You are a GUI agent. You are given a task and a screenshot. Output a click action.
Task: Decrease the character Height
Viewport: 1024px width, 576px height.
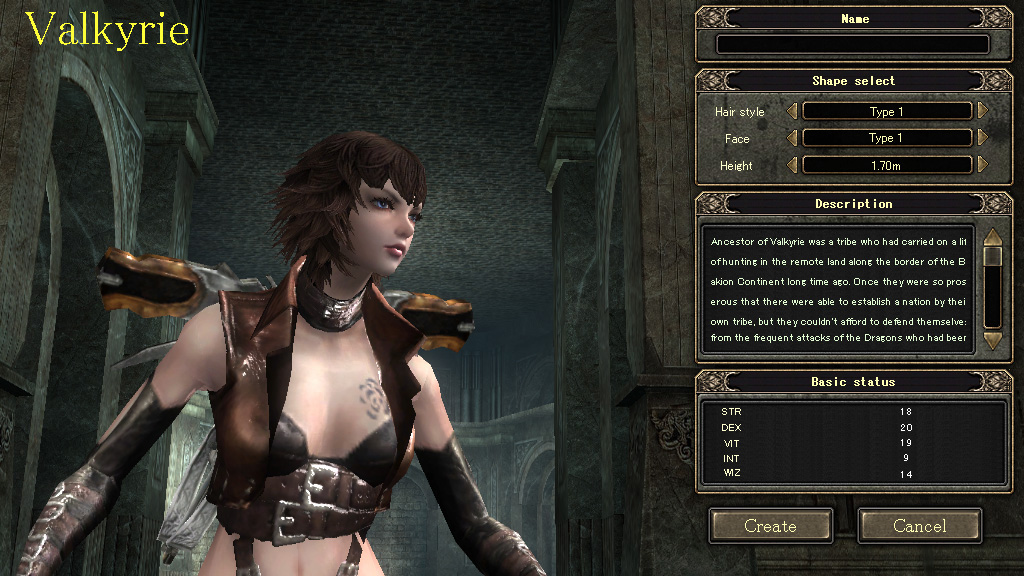pyautogui.click(x=793, y=165)
